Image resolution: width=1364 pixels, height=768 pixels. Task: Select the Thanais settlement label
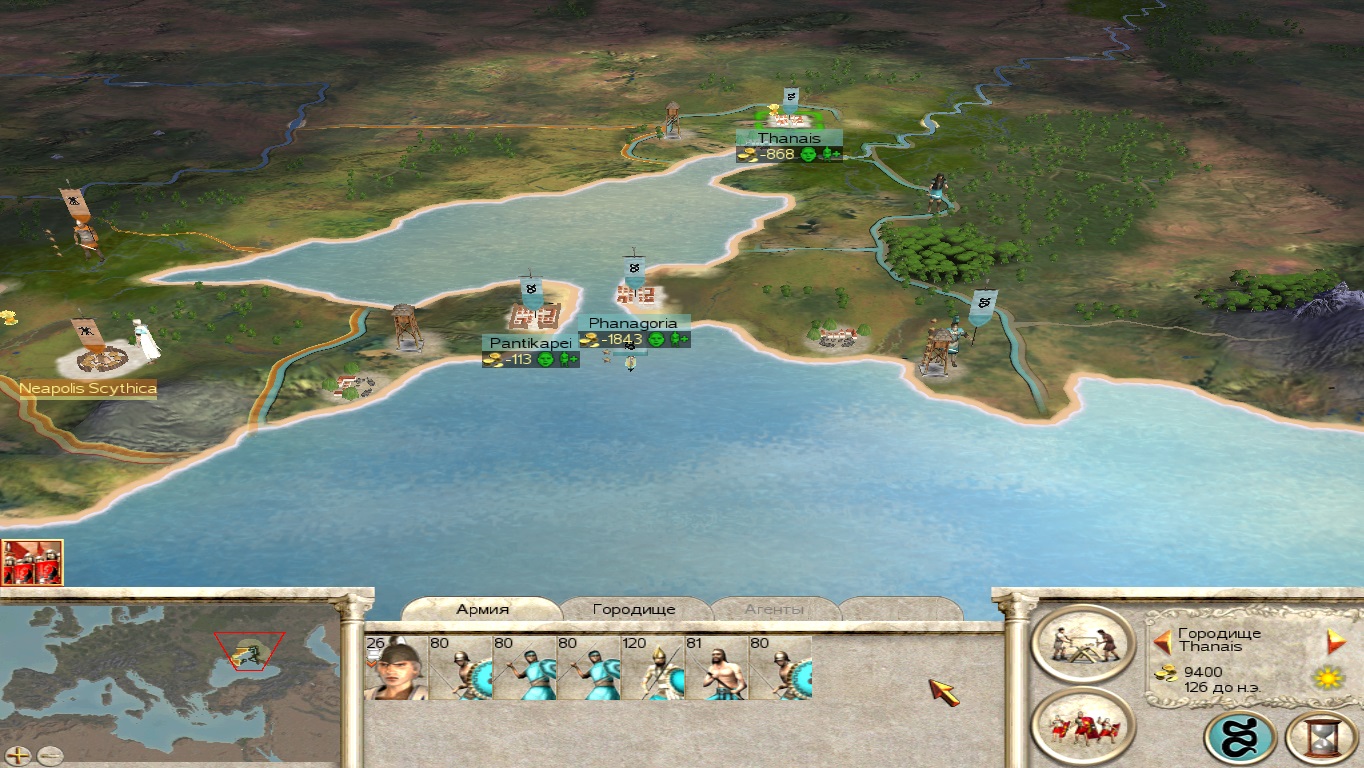(789, 138)
